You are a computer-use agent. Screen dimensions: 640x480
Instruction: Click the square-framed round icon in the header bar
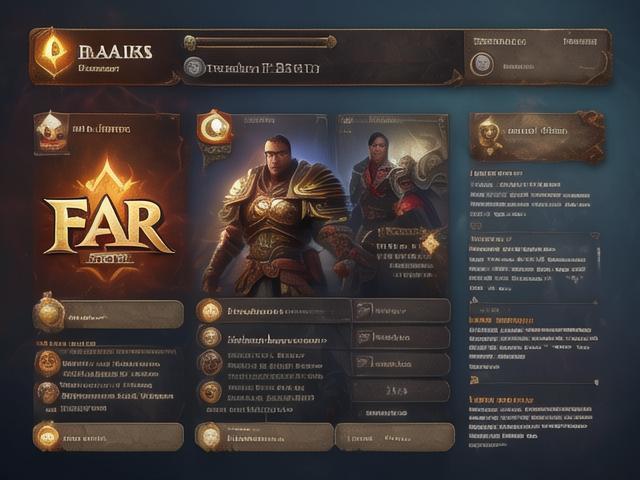point(482,63)
